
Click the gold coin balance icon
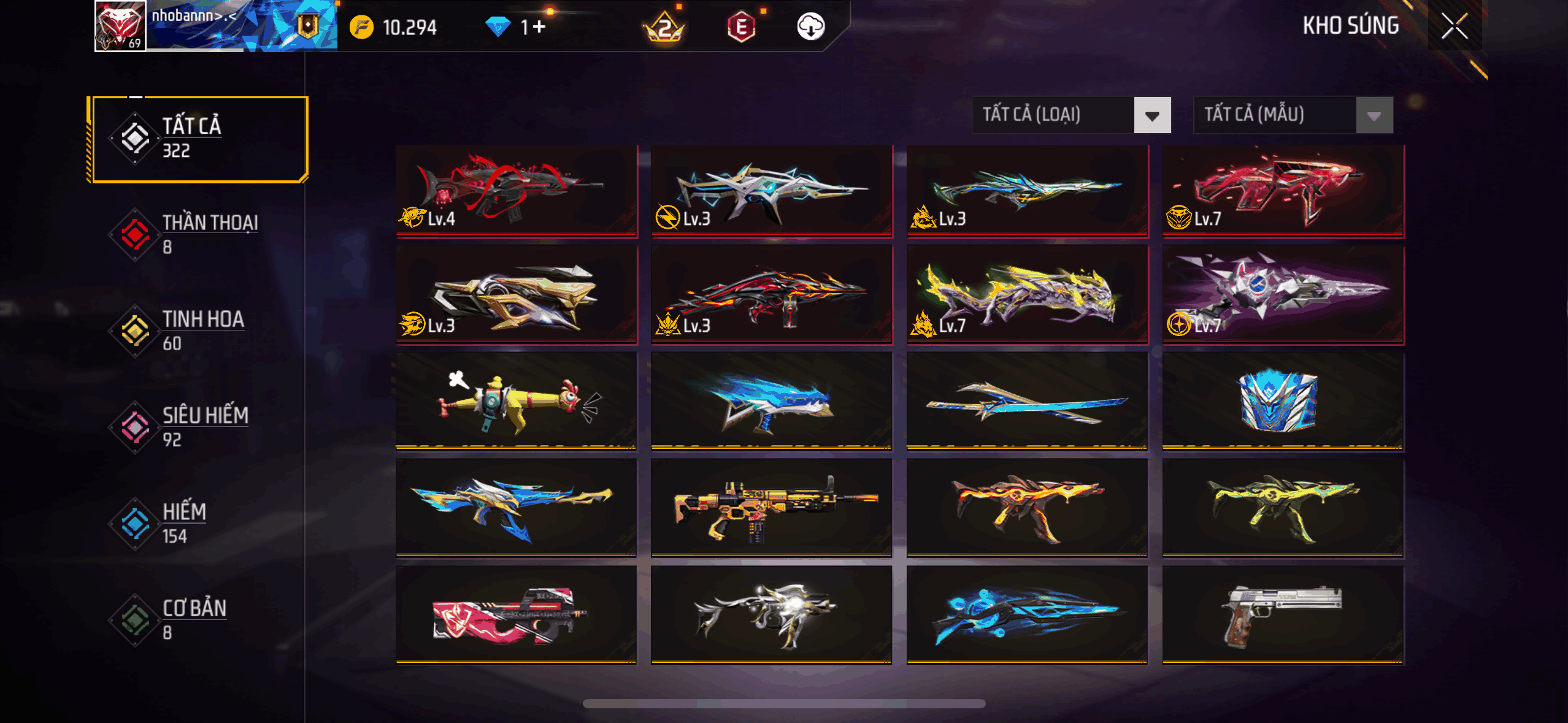pyautogui.click(x=361, y=28)
